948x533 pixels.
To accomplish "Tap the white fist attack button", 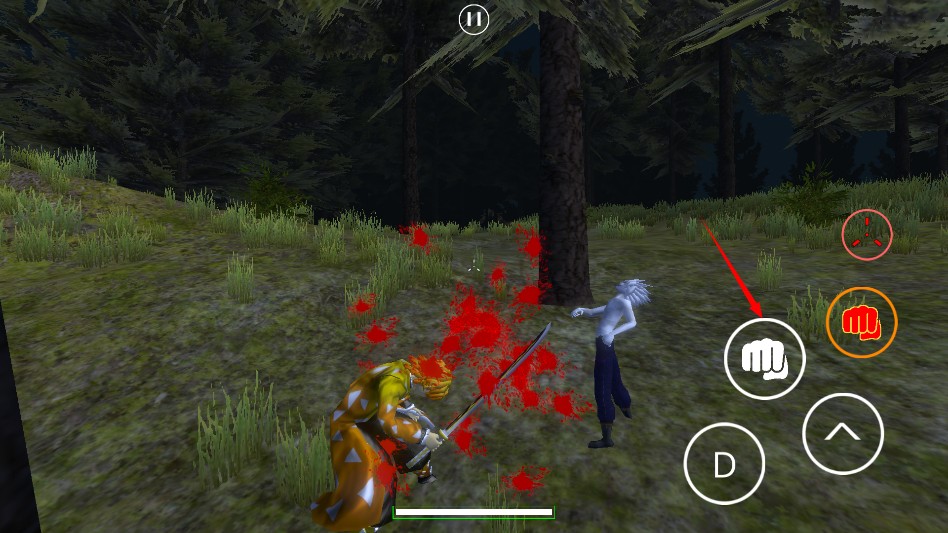I will click(765, 358).
